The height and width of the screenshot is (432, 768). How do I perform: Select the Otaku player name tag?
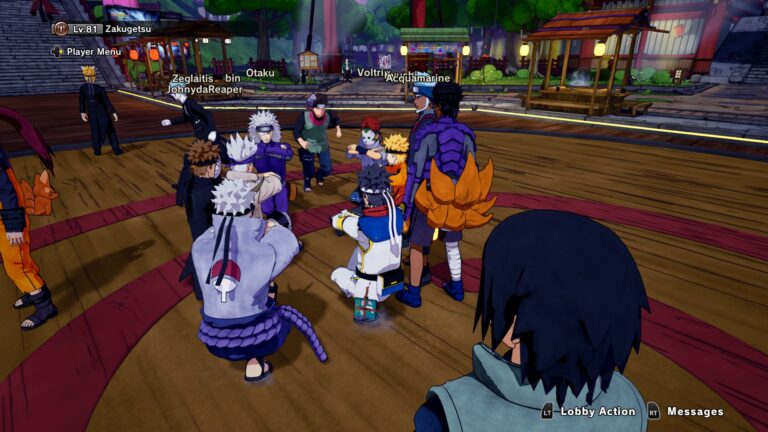coord(260,73)
